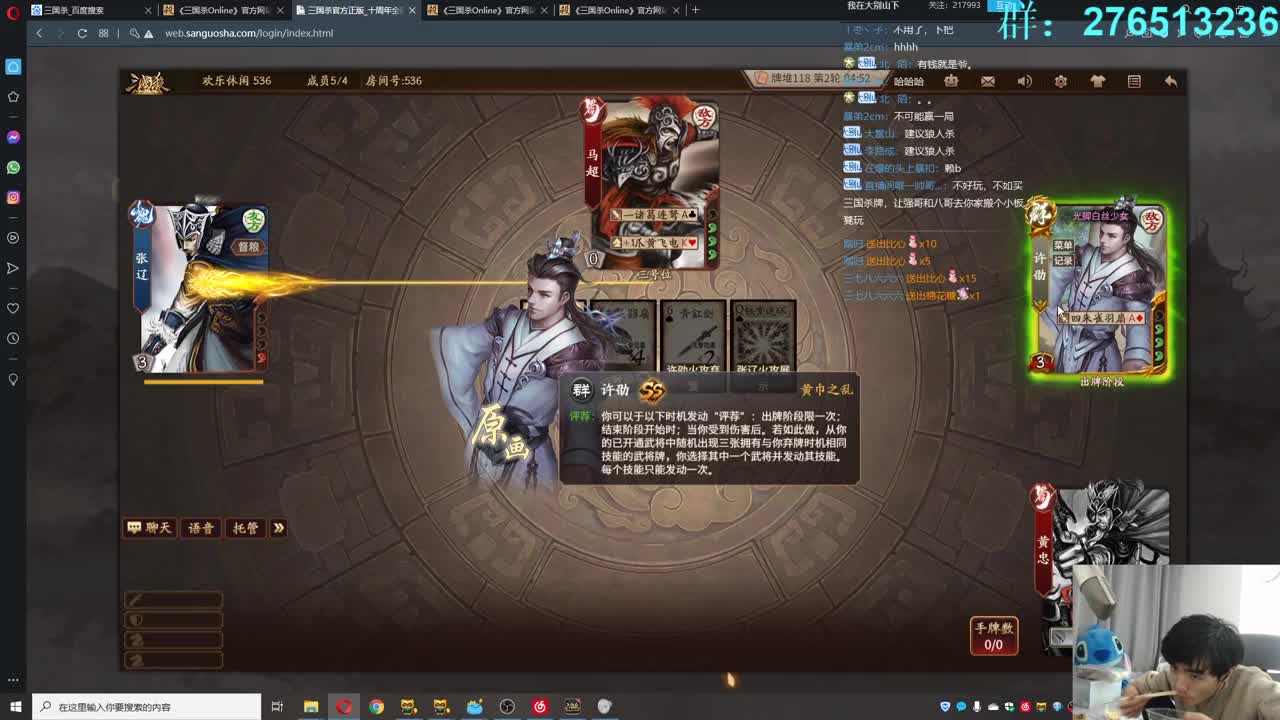Click the Windows search input field in taskbar
This screenshot has width=1280, height=720.
pos(150,707)
